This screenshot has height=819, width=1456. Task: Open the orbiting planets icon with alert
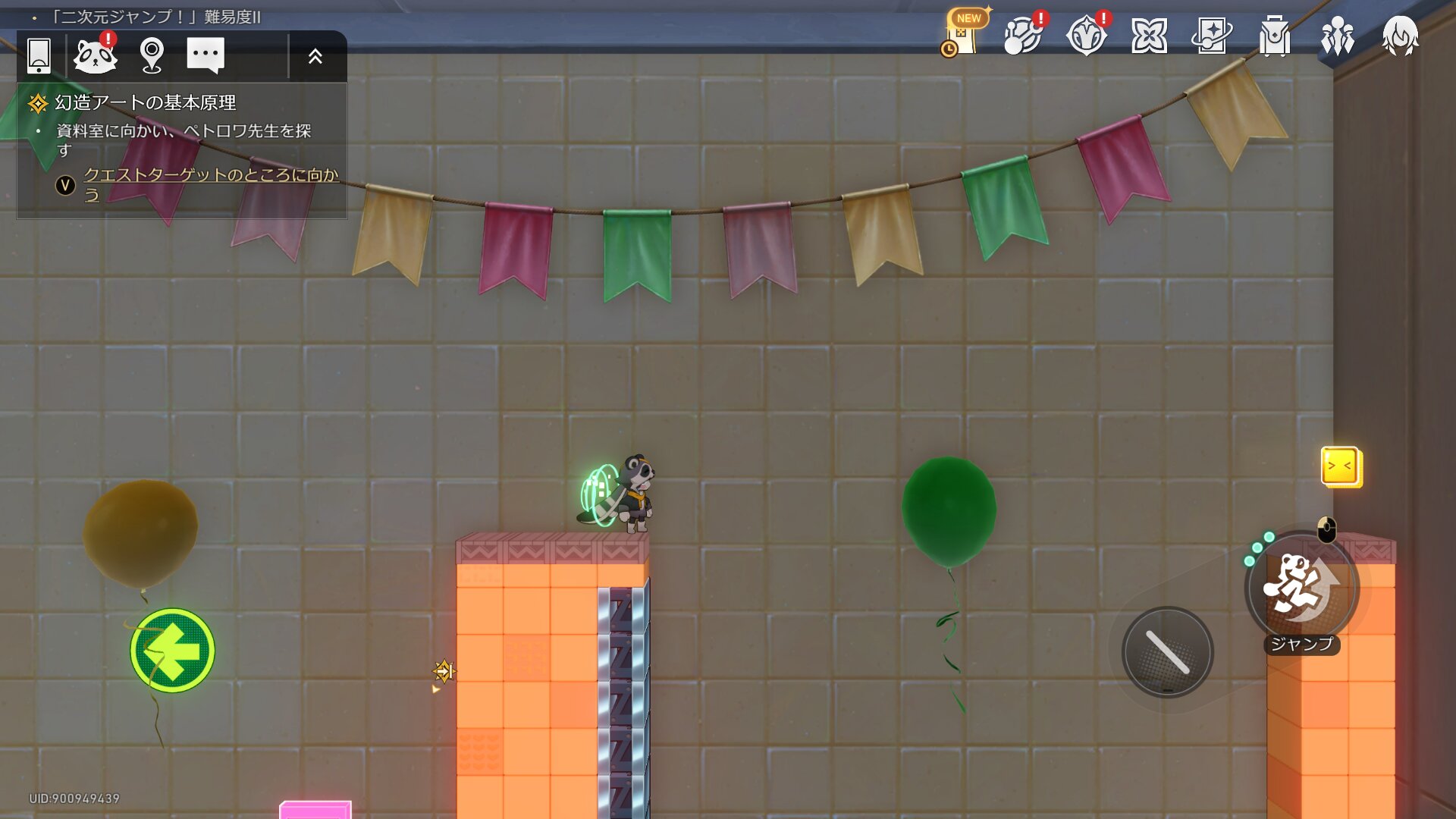tap(1023, 35)
